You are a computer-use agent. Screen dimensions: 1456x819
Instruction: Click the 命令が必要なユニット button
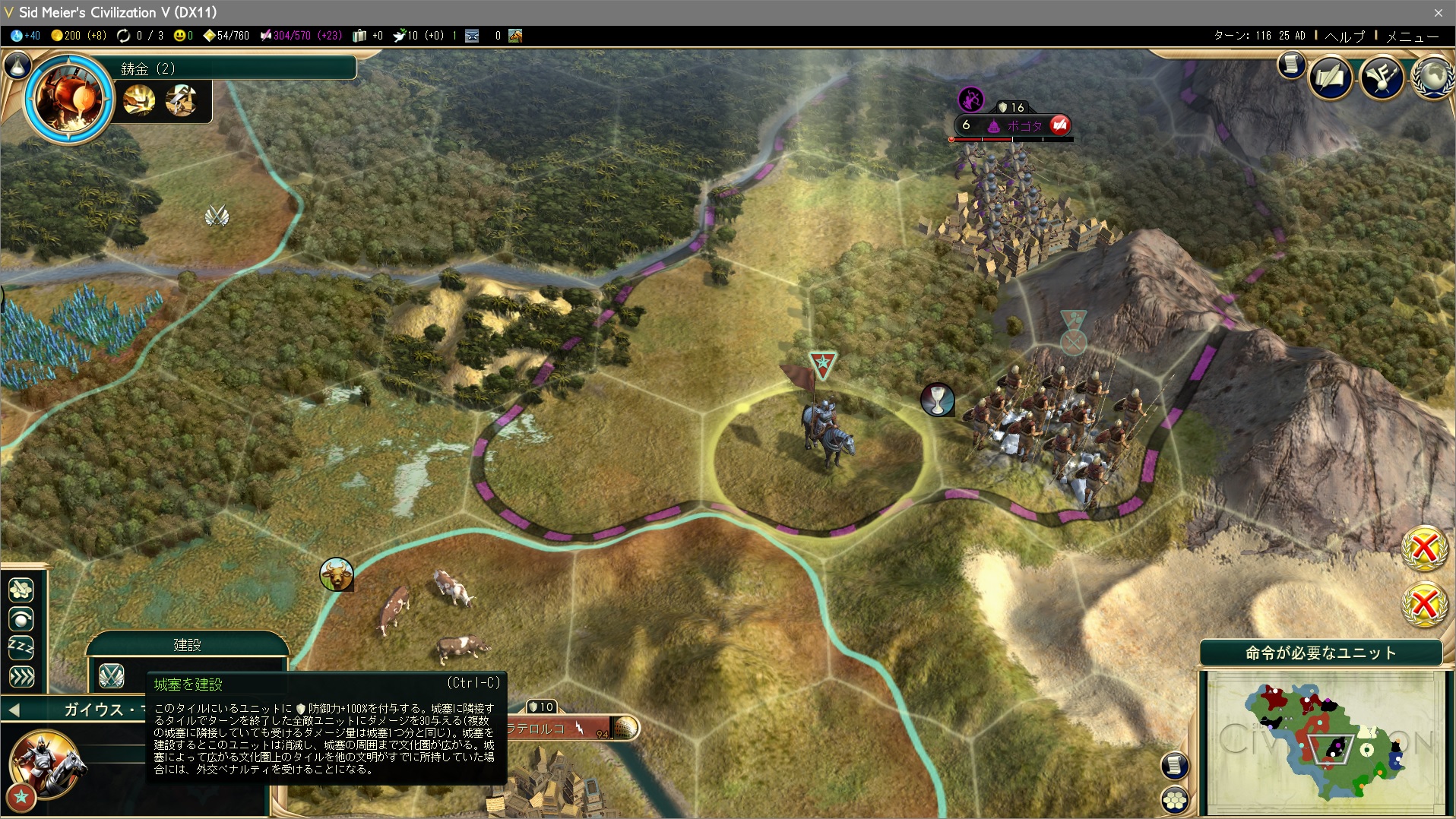1320,653
